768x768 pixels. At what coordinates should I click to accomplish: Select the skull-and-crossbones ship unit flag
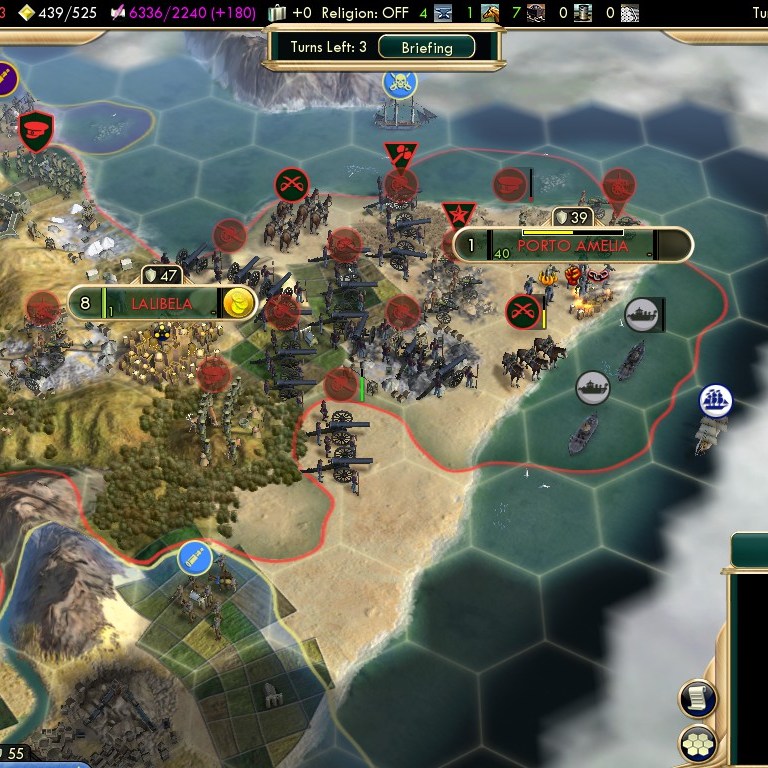[399, 83]
